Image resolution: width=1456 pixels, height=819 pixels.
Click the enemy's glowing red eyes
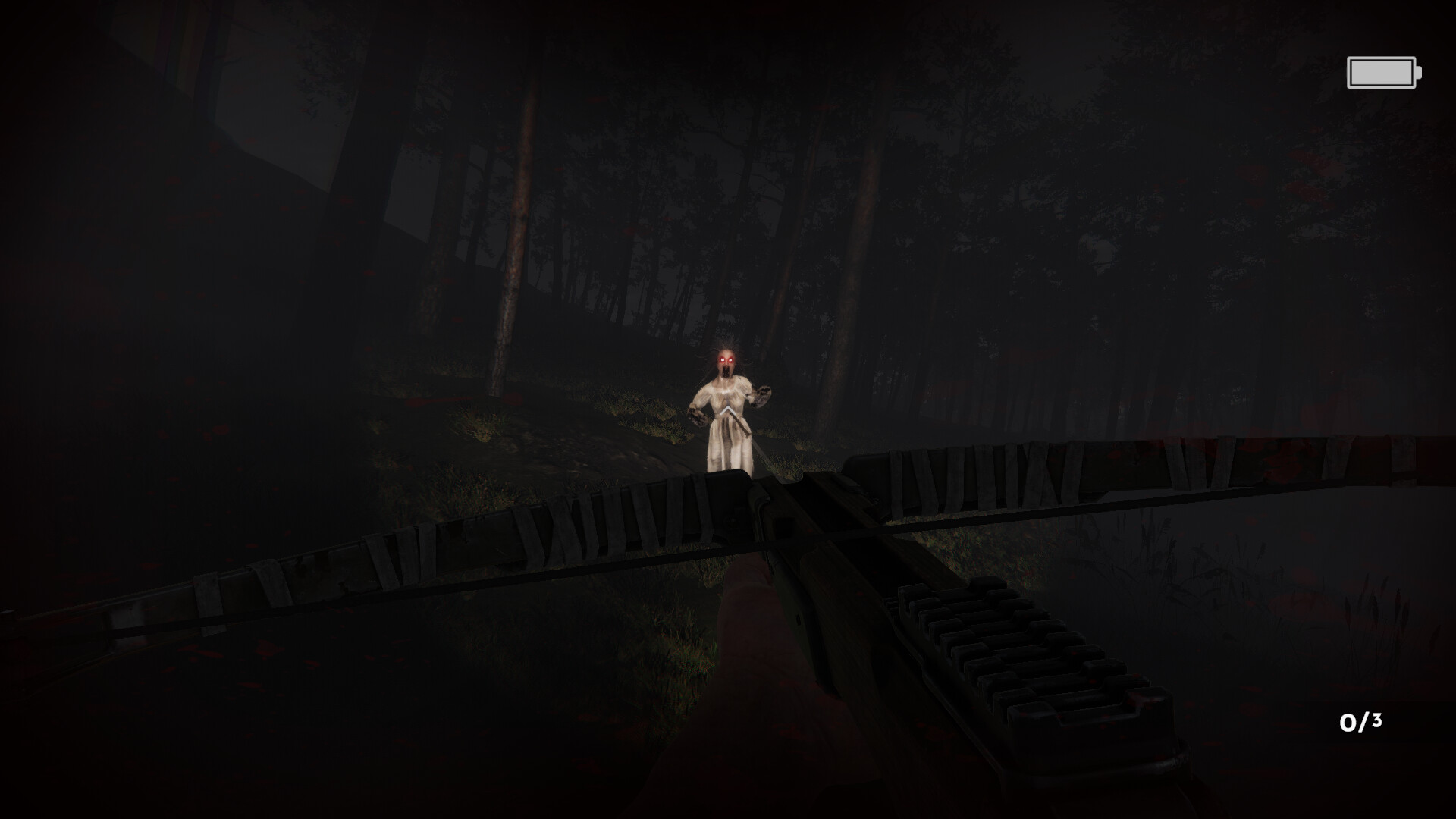click(x=726, y=359)
